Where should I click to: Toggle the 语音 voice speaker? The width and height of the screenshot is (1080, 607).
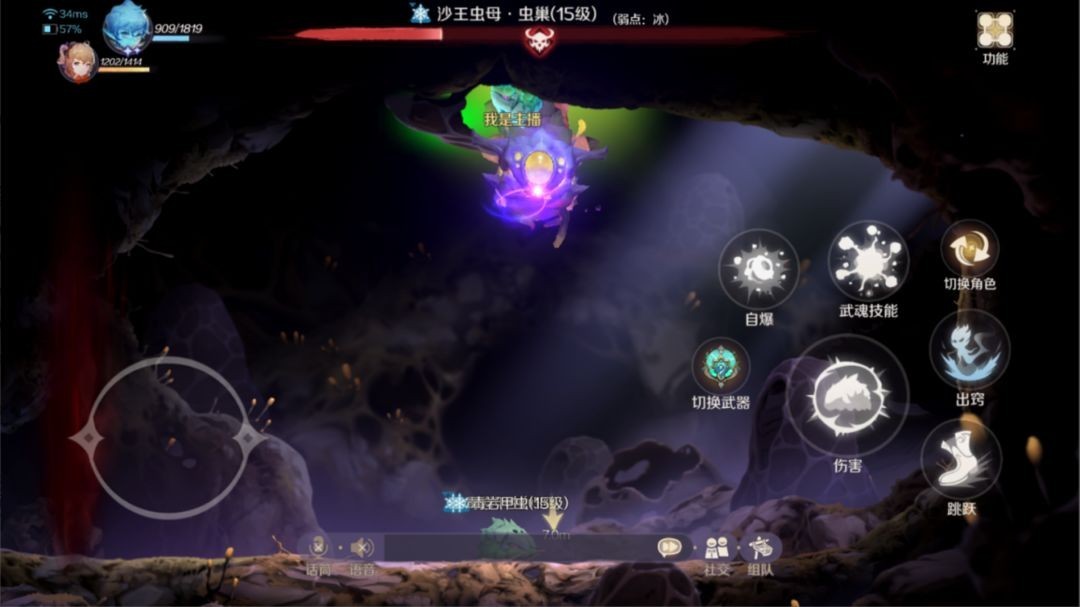[x=362, y=547]
